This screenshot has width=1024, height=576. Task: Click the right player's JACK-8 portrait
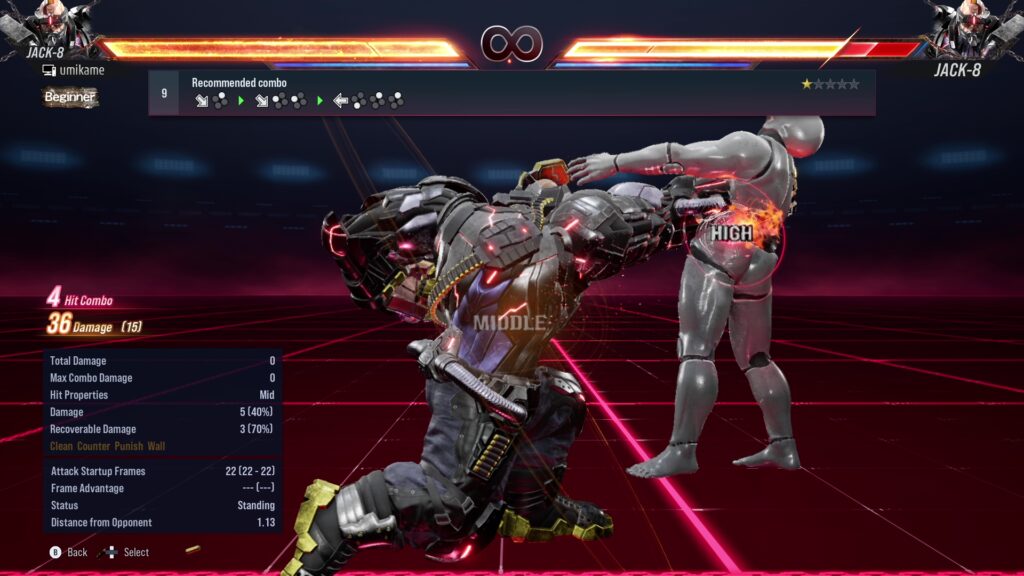pyautogui.click(x=971, y=27)
